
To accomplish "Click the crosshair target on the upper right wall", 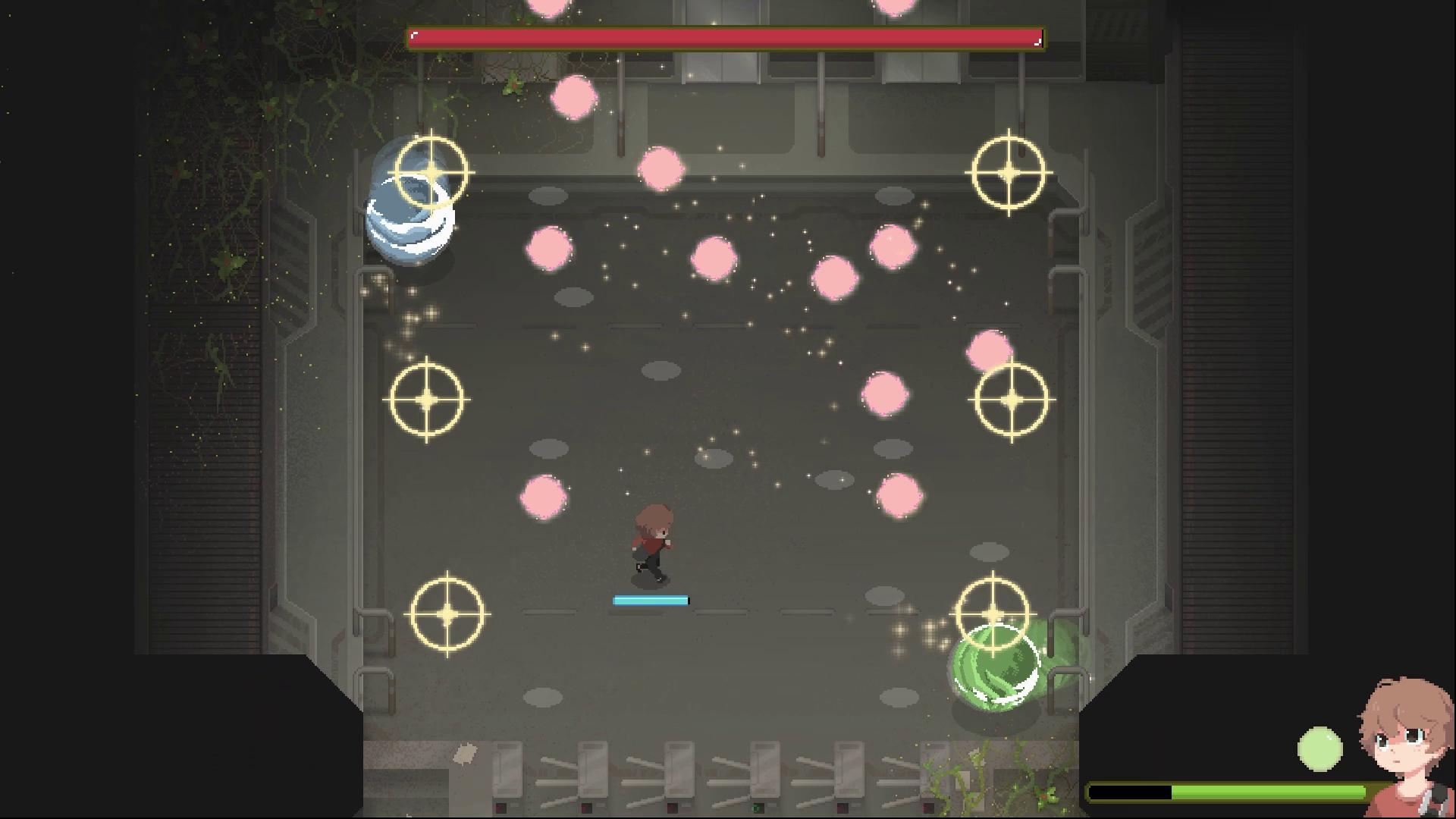I will coord(1009,172).
